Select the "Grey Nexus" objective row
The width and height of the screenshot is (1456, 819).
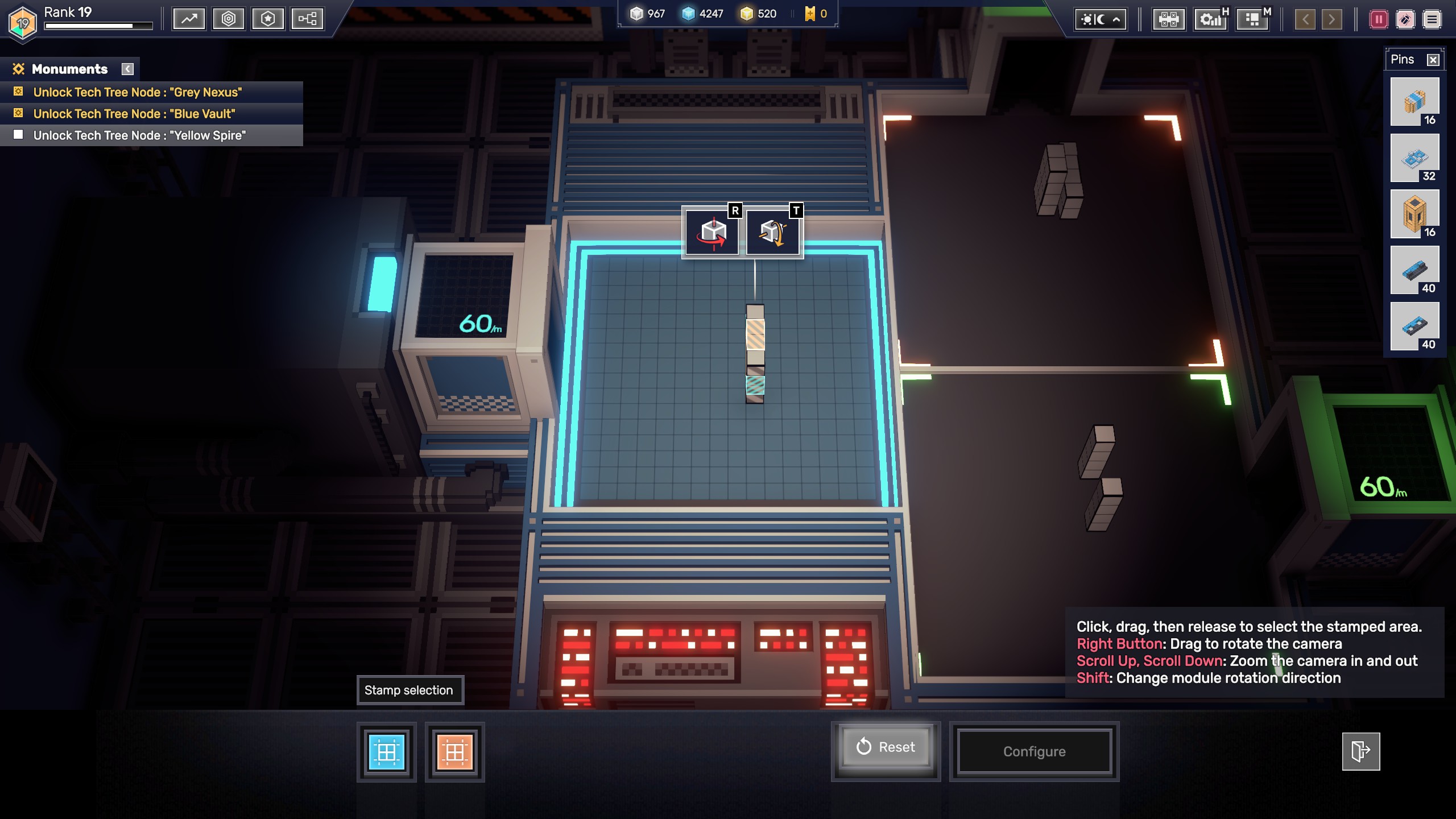tap(137, 92)
